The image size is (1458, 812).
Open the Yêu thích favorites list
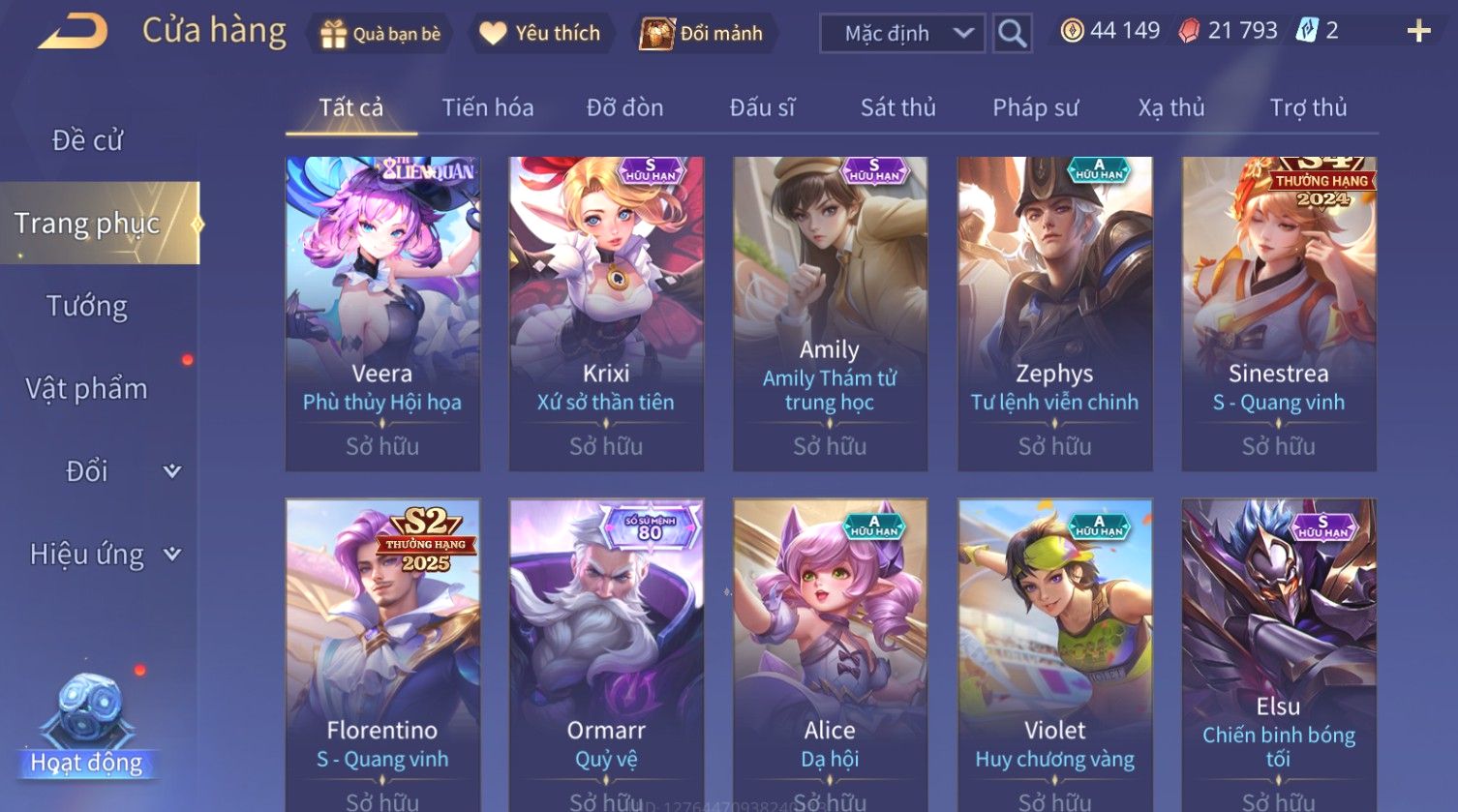[542, 34]
